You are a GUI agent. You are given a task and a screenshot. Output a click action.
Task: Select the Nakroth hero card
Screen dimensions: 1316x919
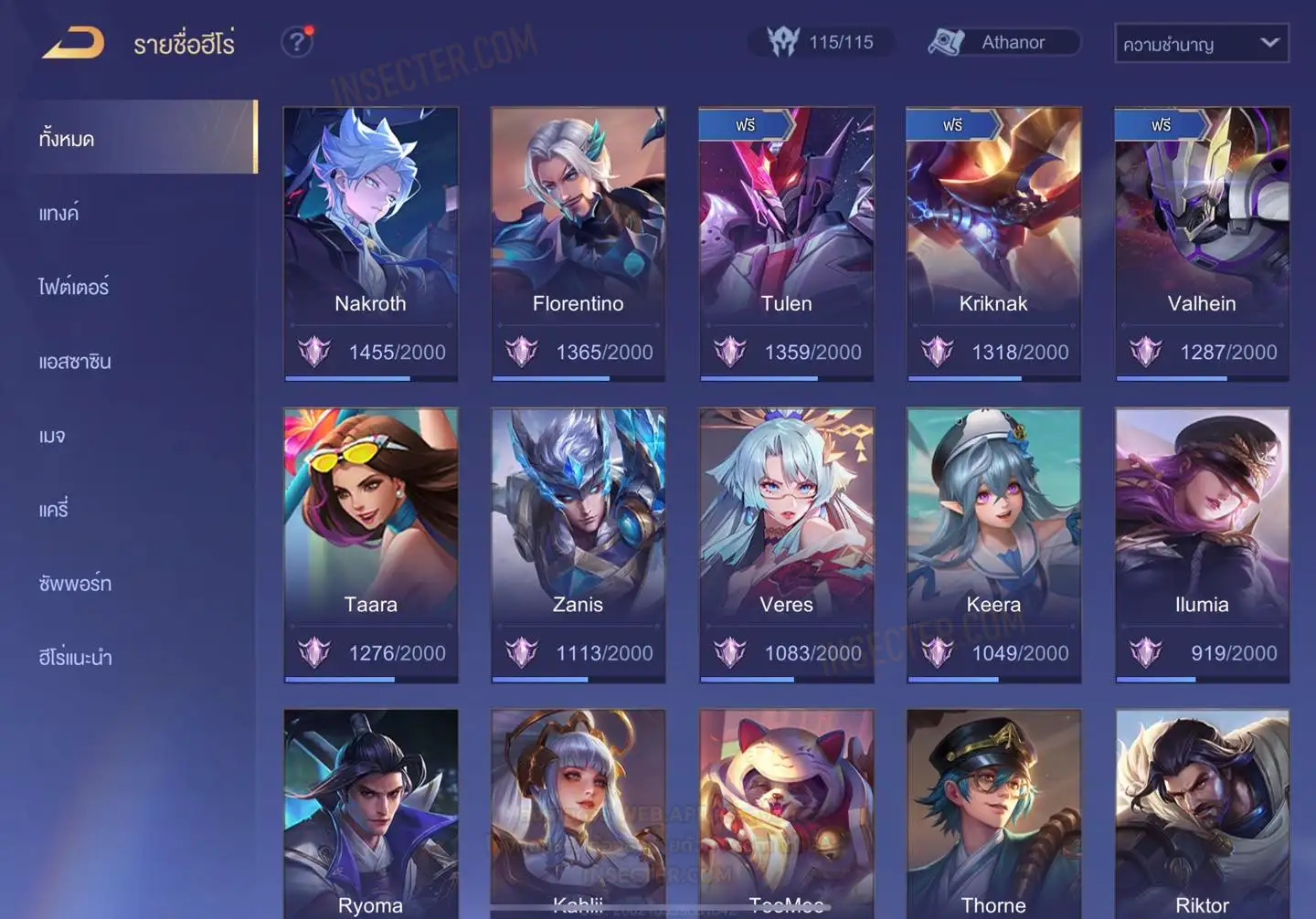[370, 242]
